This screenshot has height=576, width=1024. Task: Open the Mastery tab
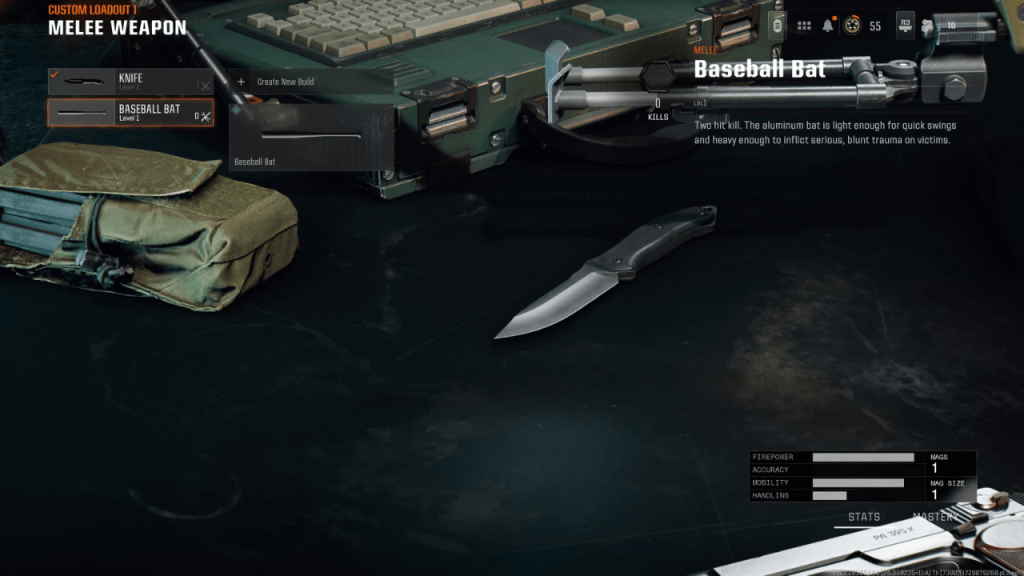[936, 517]
